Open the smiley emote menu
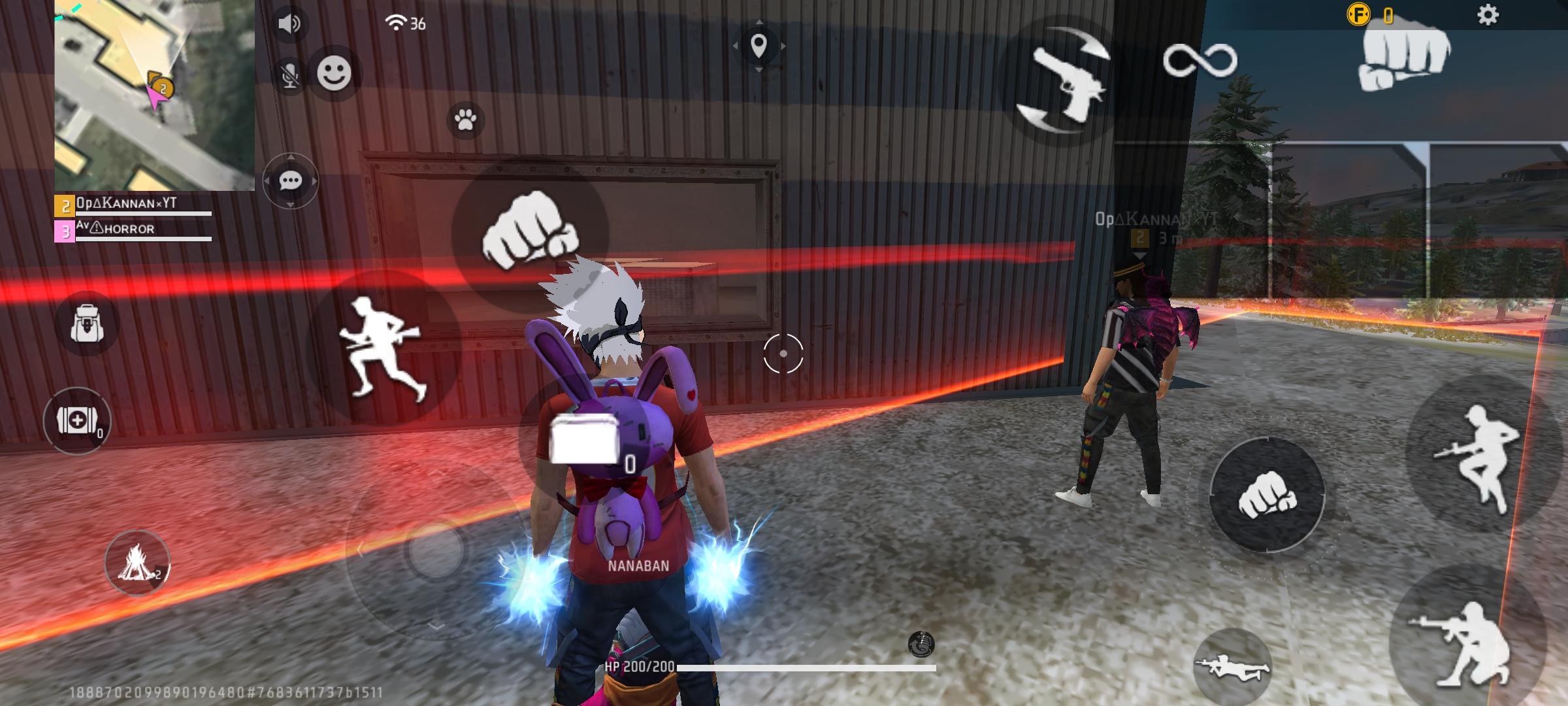Image resolution: width=1568 pixels, height=706 pixels. [x=334, y=73]
